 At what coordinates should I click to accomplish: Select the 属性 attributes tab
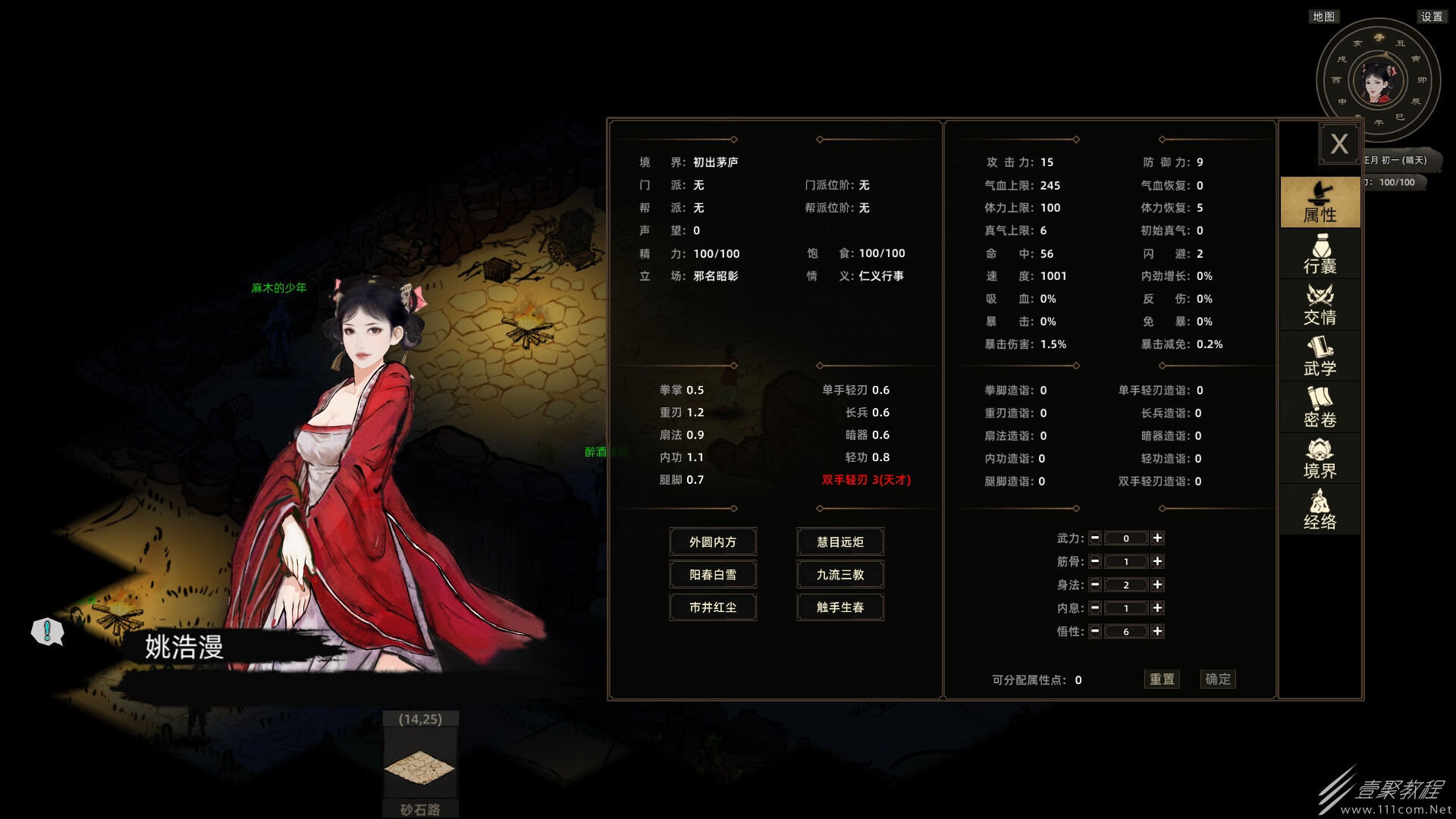1319,202
